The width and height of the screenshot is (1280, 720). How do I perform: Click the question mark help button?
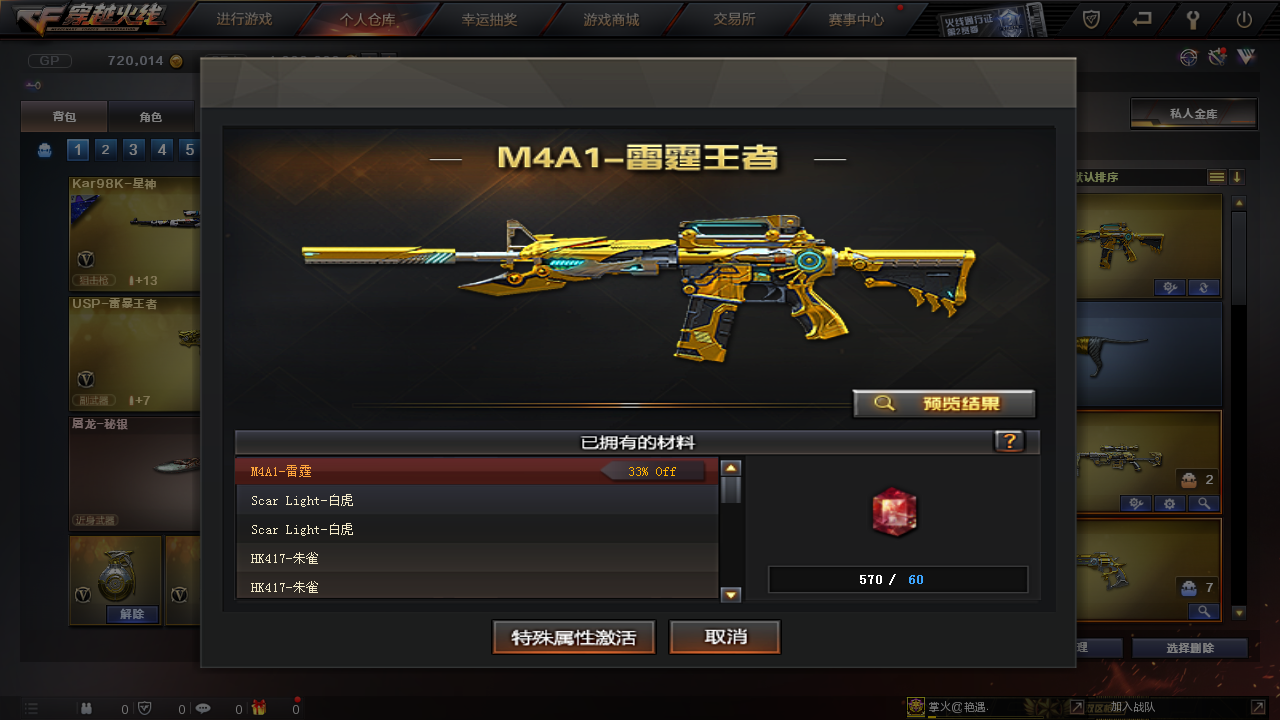click(1009, 442)
